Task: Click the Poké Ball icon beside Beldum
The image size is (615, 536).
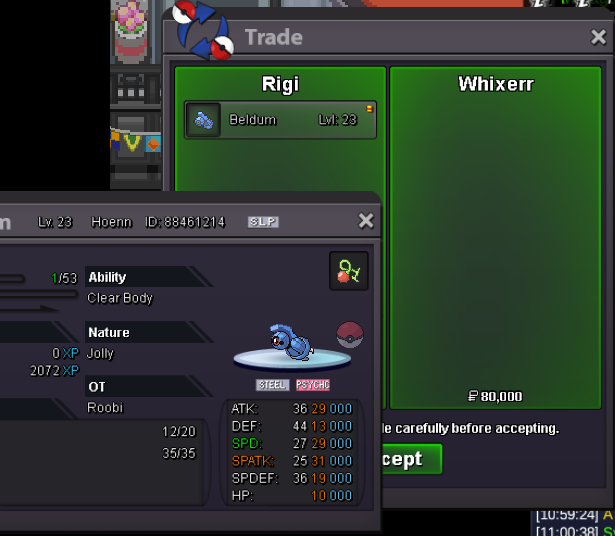Action: point(350,334)
